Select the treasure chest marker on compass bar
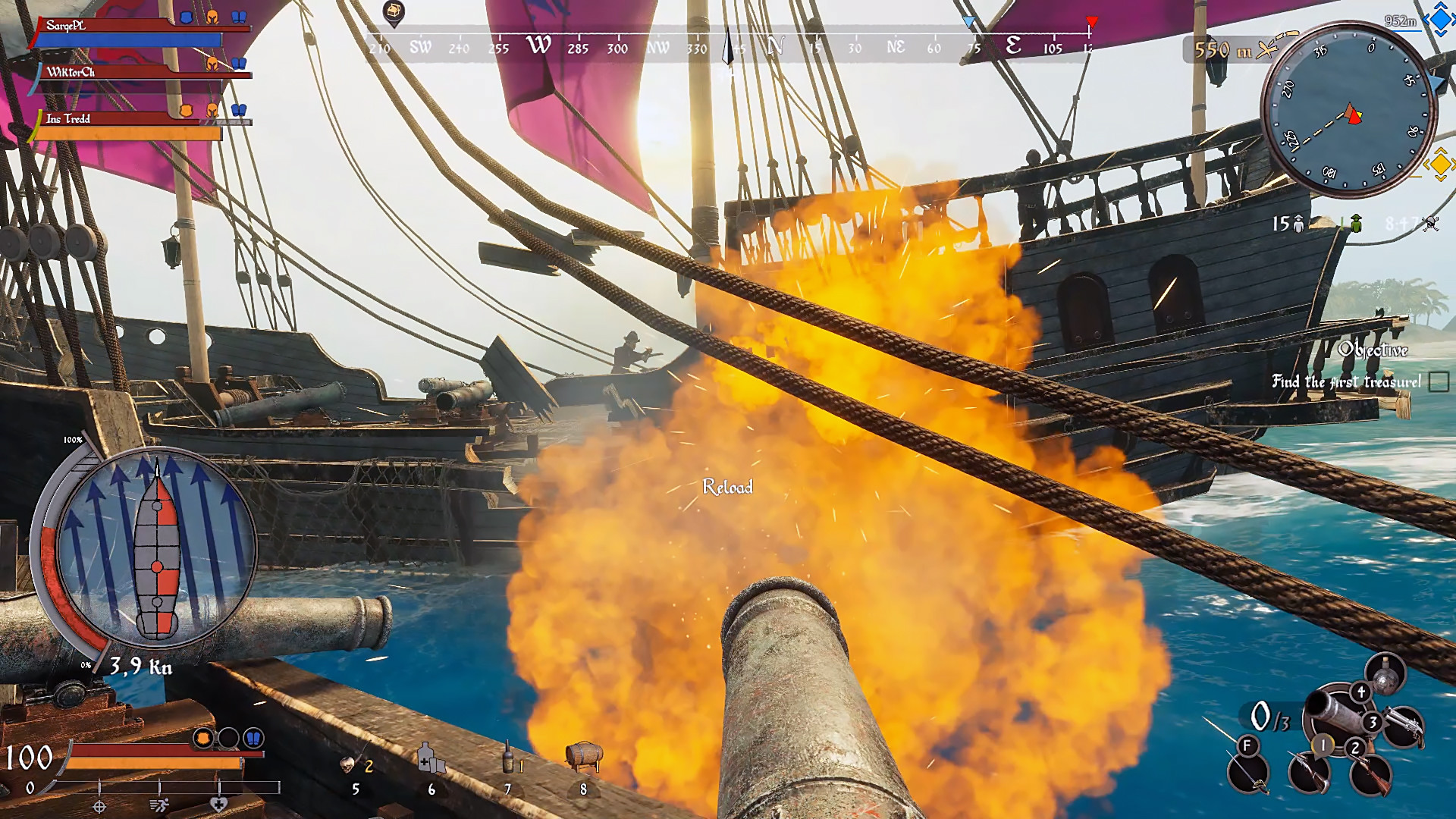1456x819 pixels. tap(394, 12)
